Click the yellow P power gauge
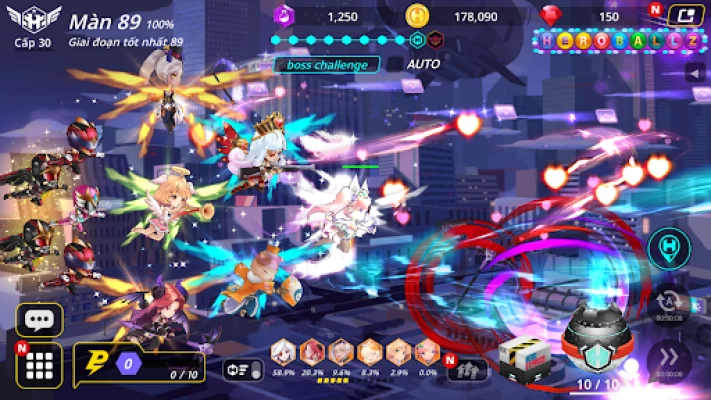711x400 pixels. click(97, 362)
